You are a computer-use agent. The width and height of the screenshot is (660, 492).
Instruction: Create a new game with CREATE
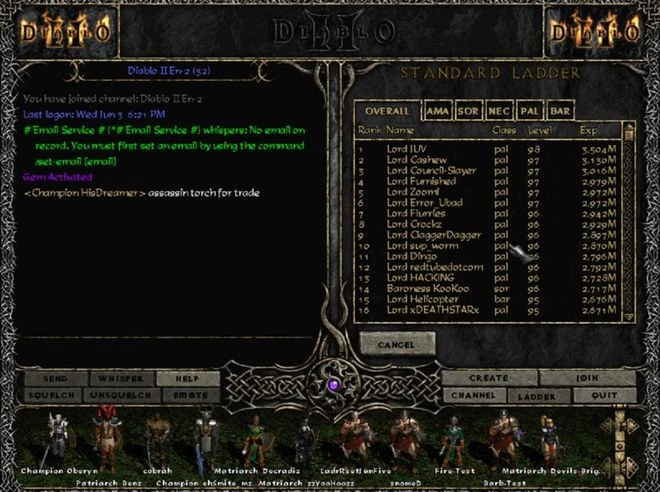(x=489, y=379)
